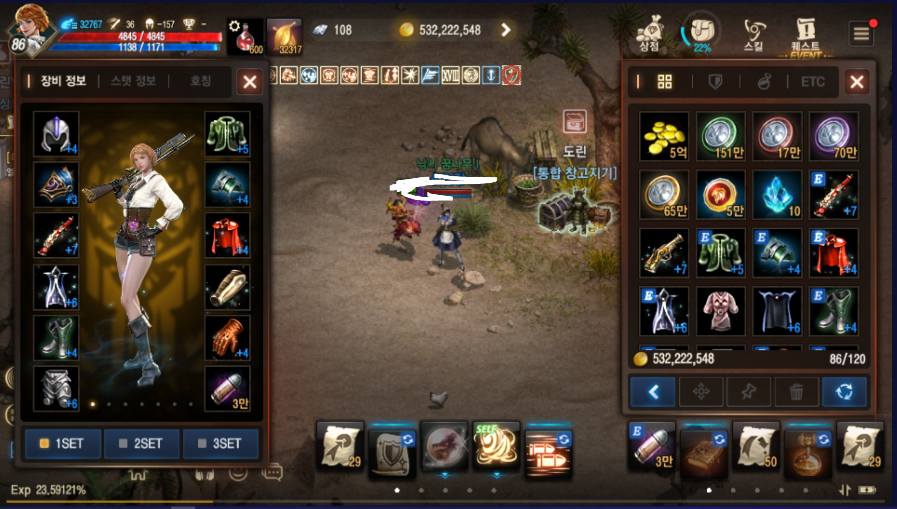Open the 퀘스트 quest menu
The width and height of the screenshot is (897, 509).
coord(805,31)
